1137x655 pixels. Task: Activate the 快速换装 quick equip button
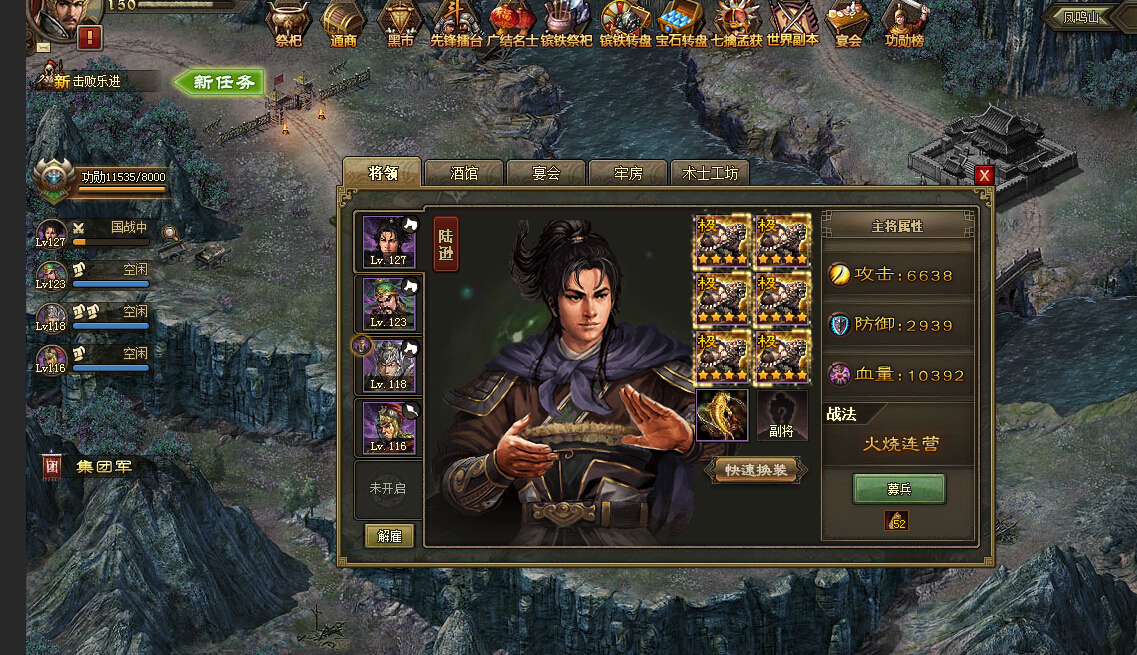756,470
